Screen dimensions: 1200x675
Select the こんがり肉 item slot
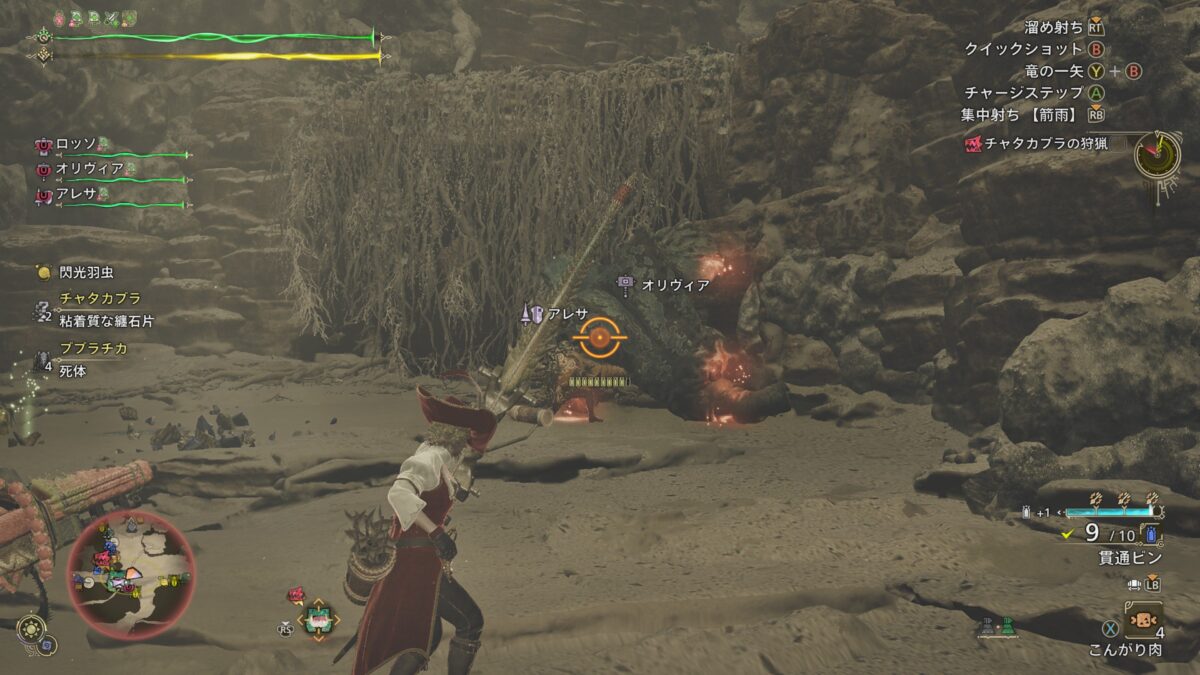pyautogui.click(x=1143, y=620)
